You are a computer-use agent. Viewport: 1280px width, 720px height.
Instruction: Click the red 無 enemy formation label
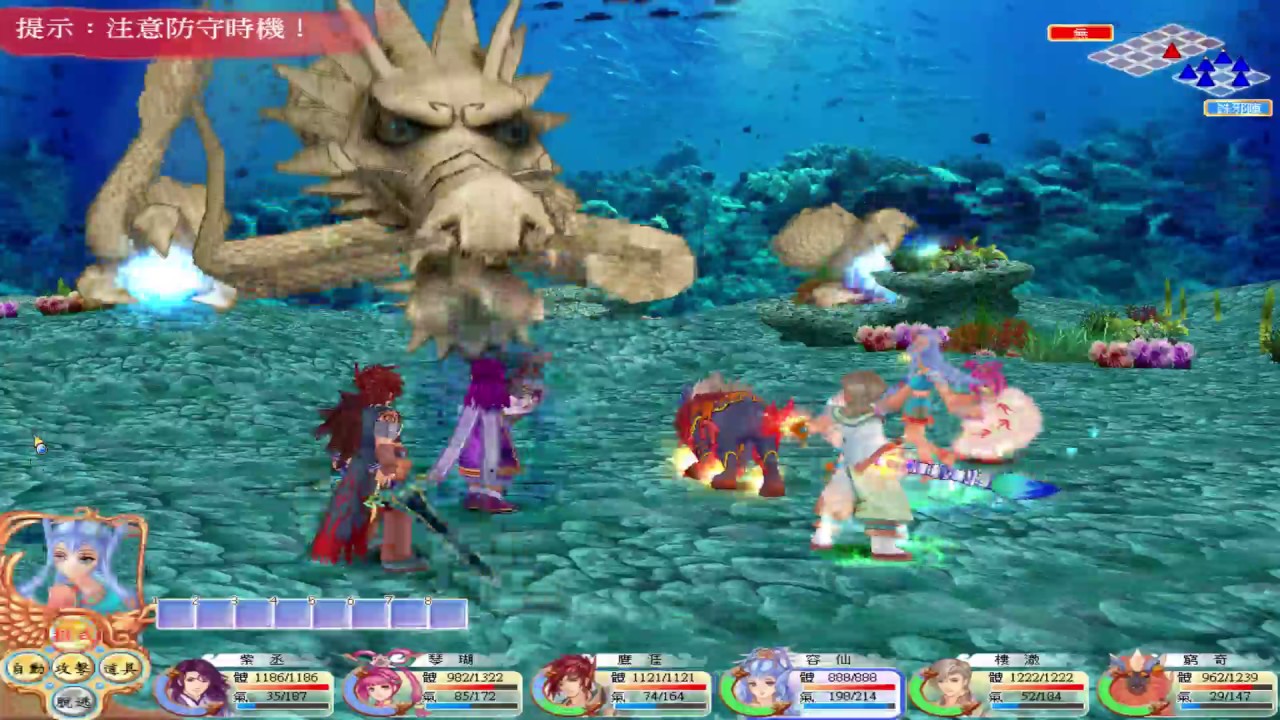coord(1080,33)
